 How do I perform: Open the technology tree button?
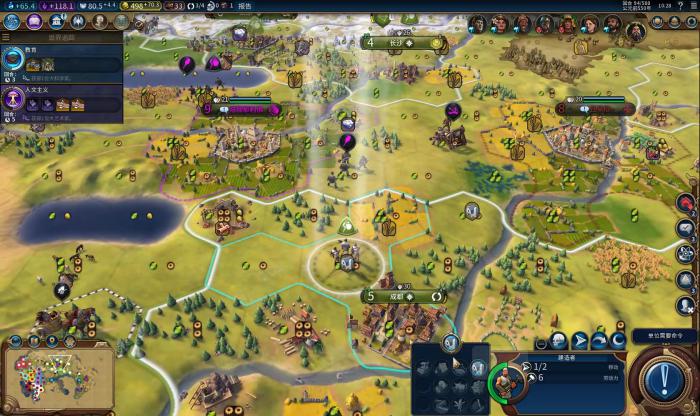[10, 21]
